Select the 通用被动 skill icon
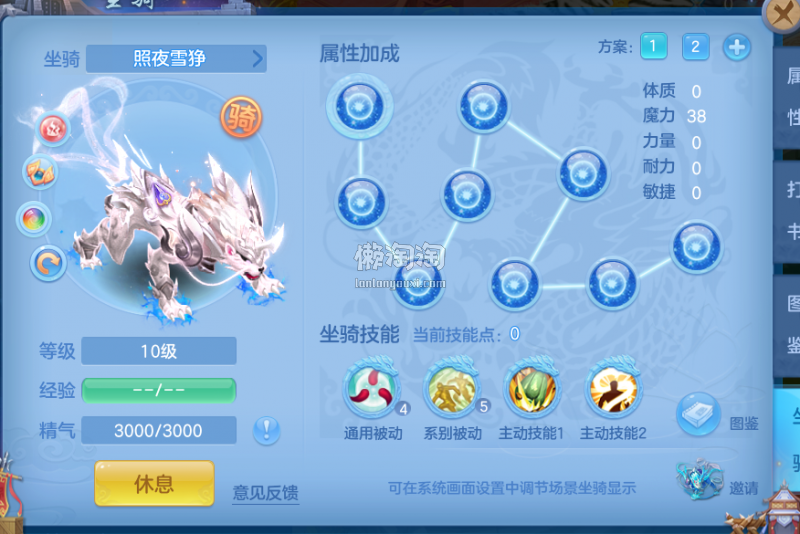This screenshot has width=800, height=534. [x=371, y=391]
